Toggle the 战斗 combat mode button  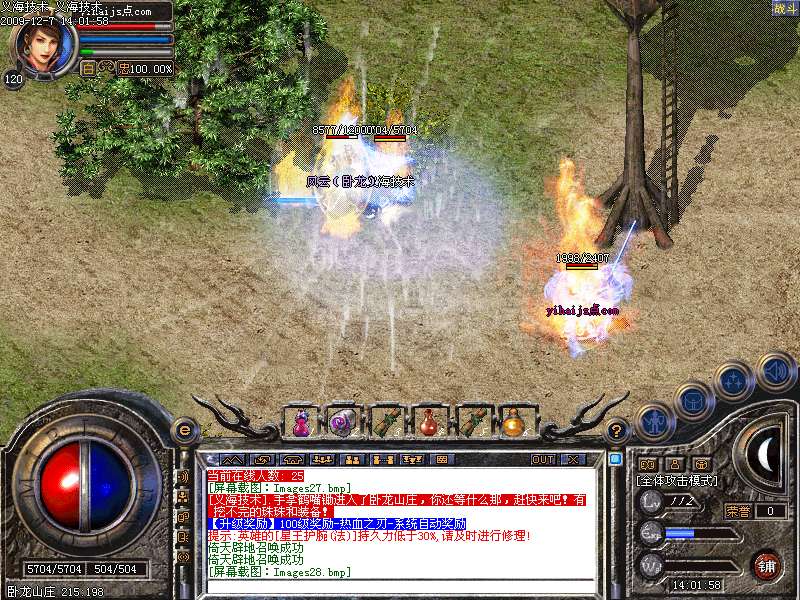tap(785, 8)
